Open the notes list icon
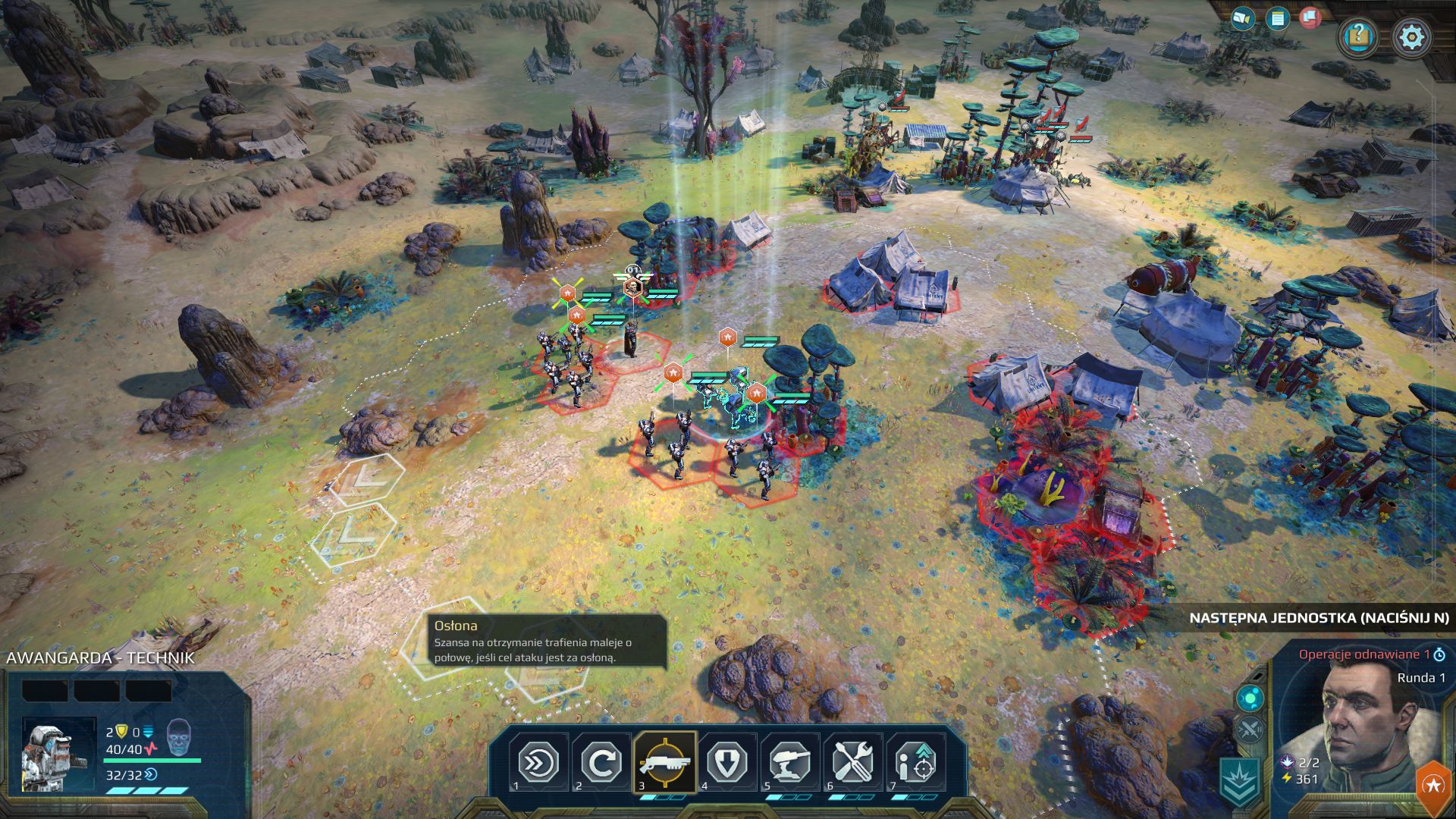This screenshot has height=819, width=1456. click(x=1278, y=18)
